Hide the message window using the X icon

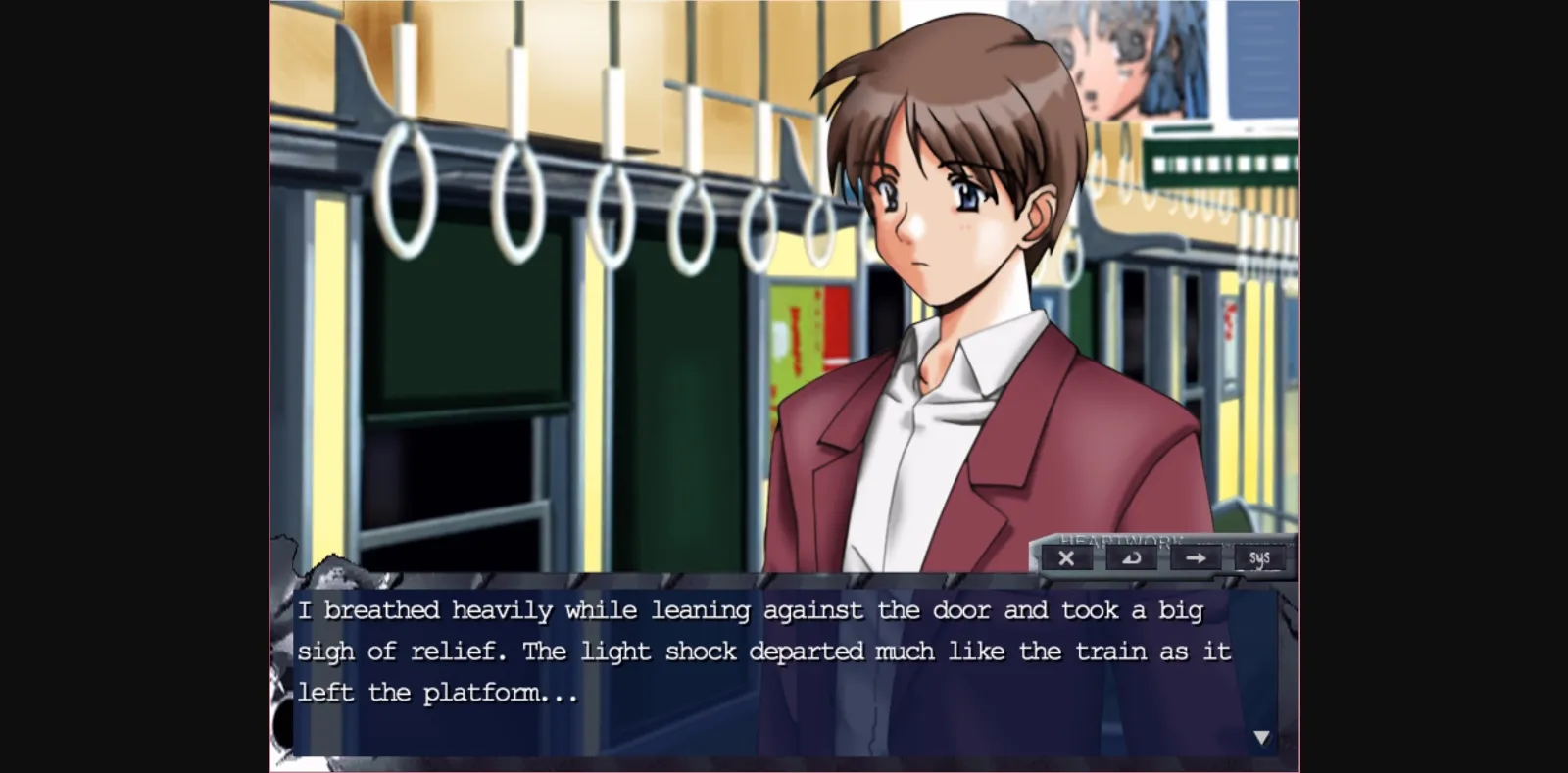point(1068,558)
